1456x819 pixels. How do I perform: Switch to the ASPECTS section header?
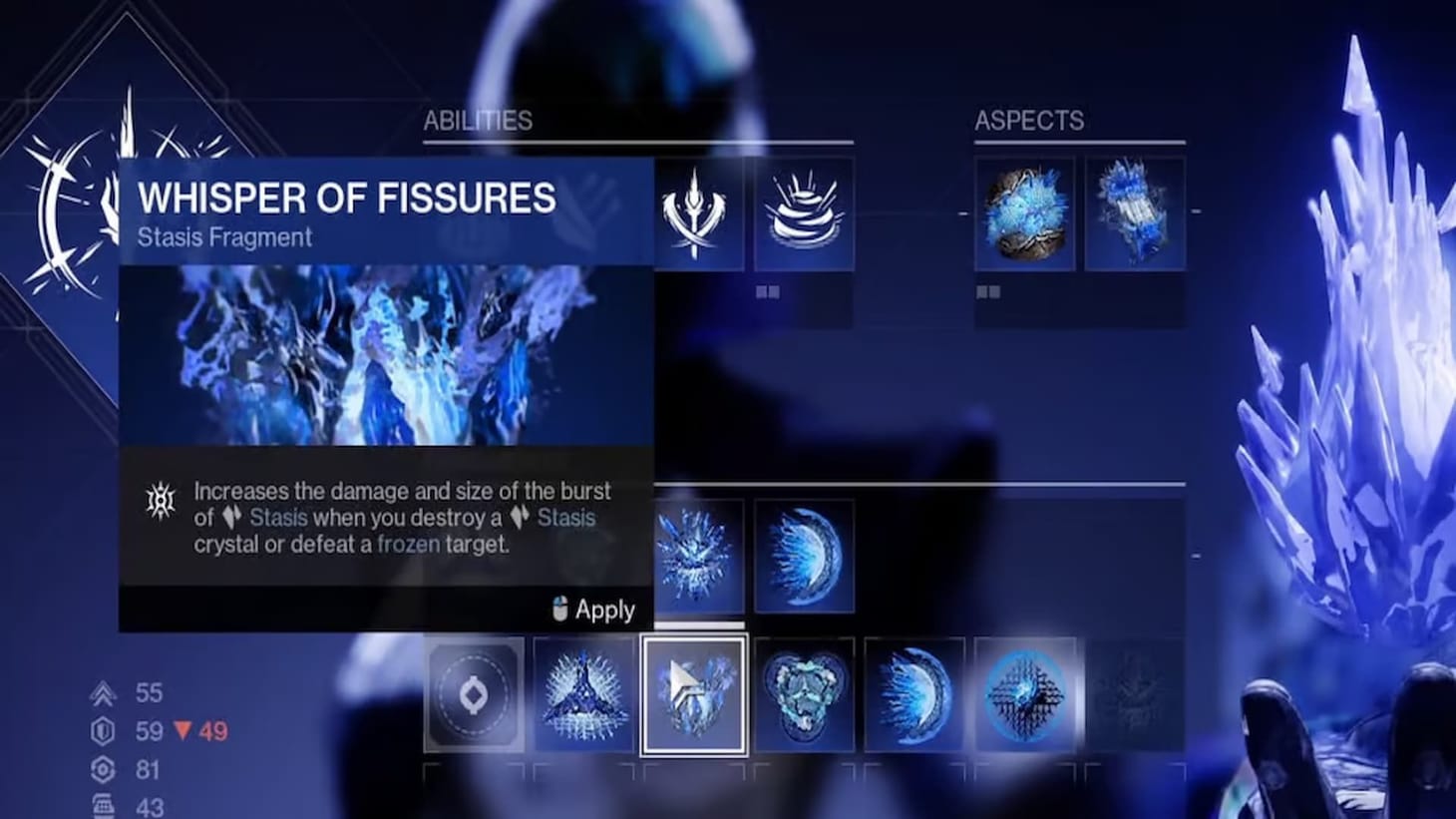pos(1028,121)
